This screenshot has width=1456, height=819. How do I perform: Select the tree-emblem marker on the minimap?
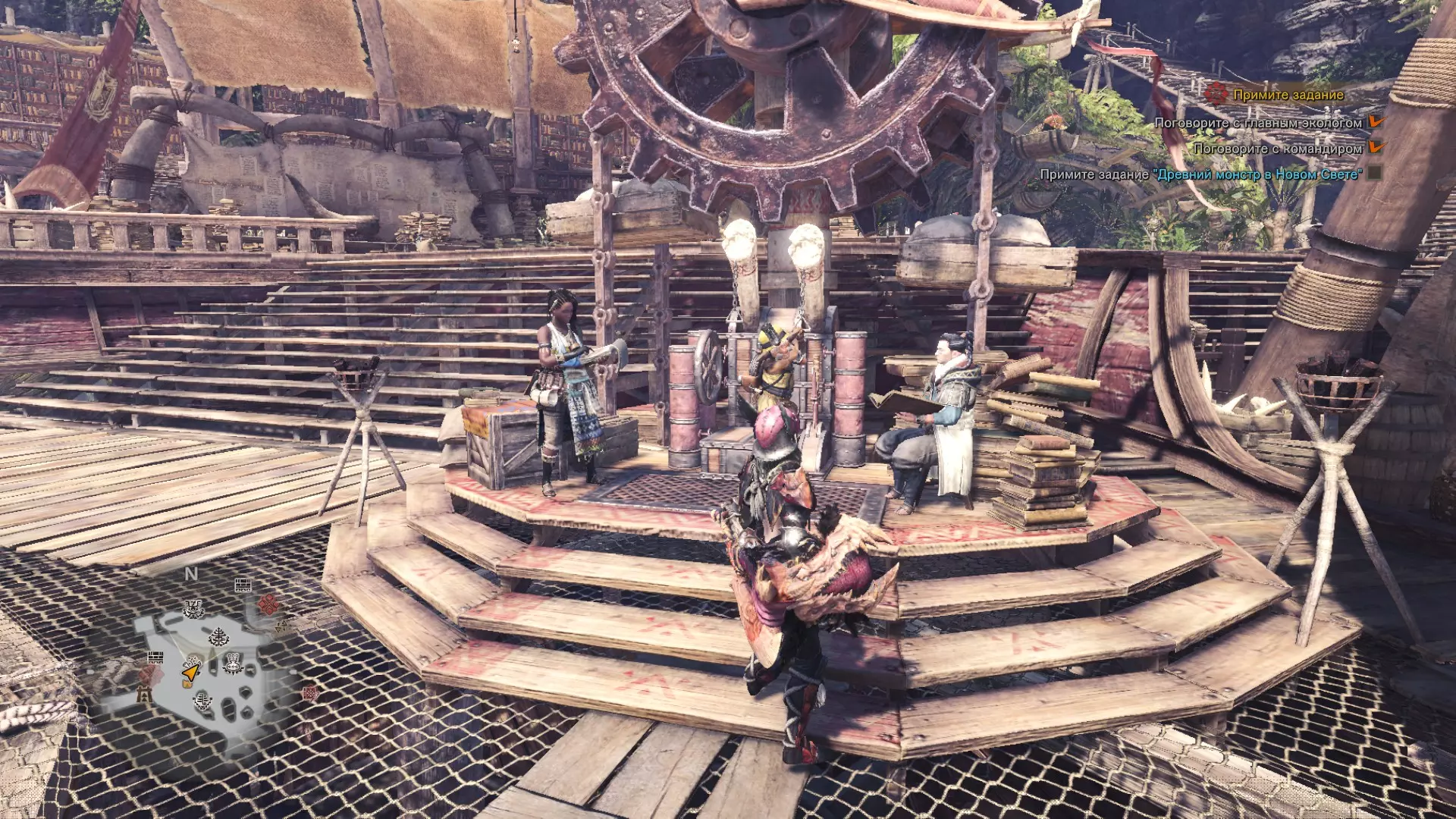tap(219, 636)
